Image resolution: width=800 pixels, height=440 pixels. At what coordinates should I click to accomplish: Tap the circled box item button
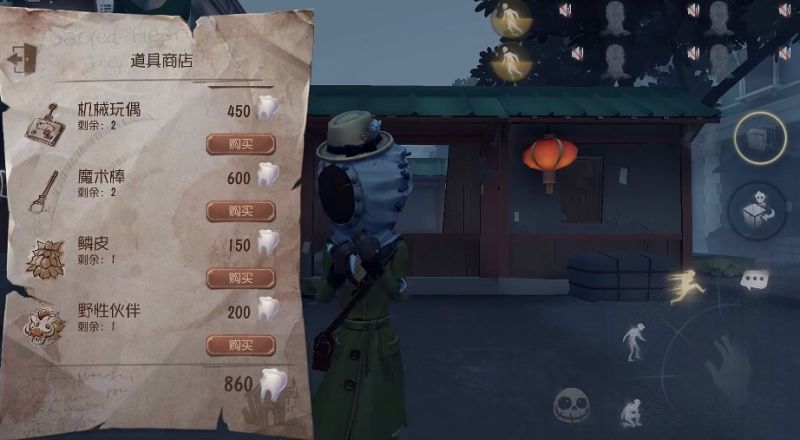tap(760, 139)
